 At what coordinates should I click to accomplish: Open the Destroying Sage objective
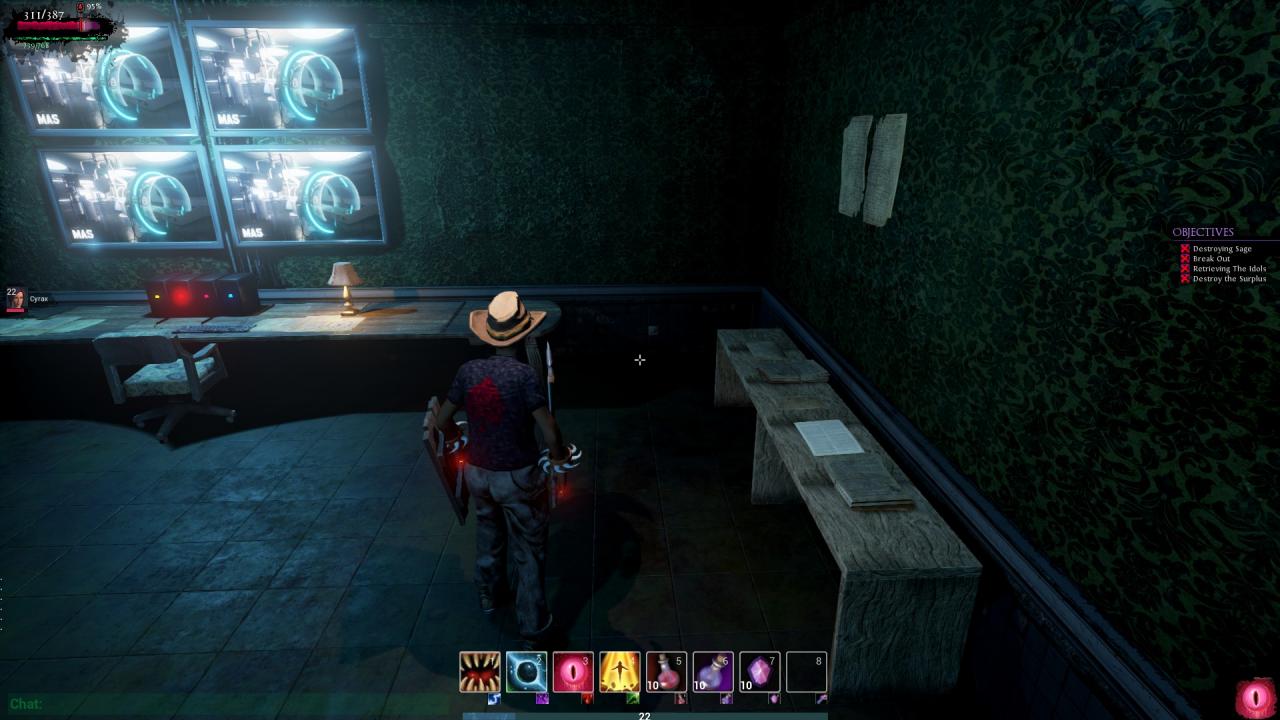[1222, 249]
